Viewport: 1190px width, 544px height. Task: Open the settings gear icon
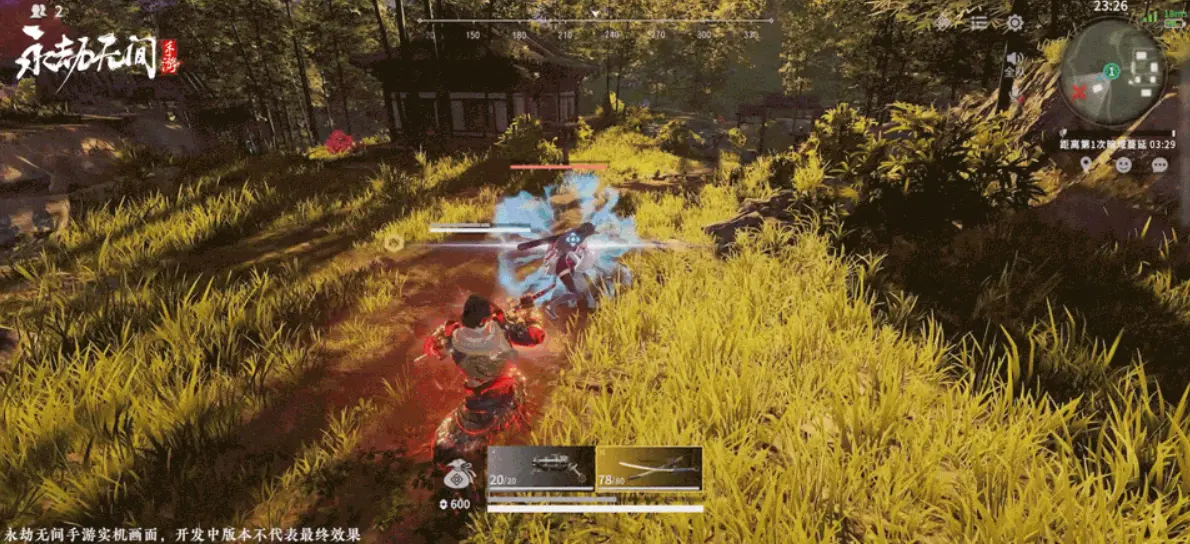click(x=1015, y=22)
